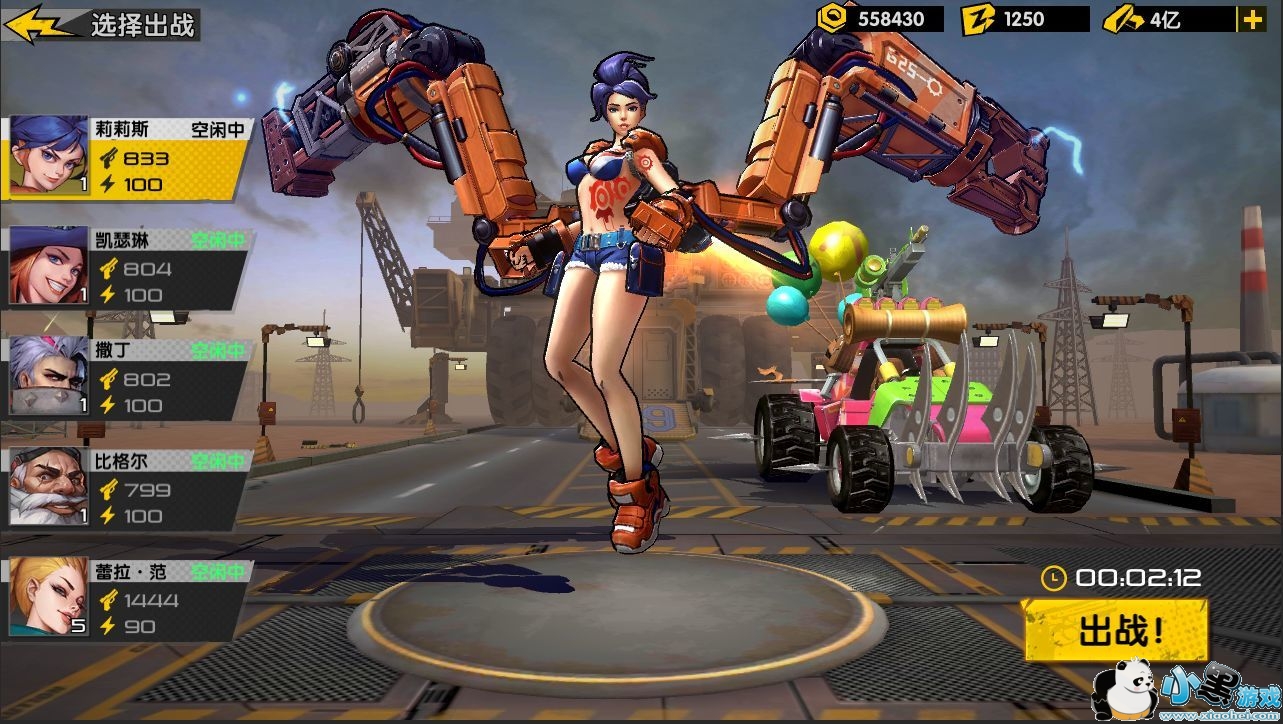Pick 撒丁 from the character list
1283x724 pixels.
[127, 378]
